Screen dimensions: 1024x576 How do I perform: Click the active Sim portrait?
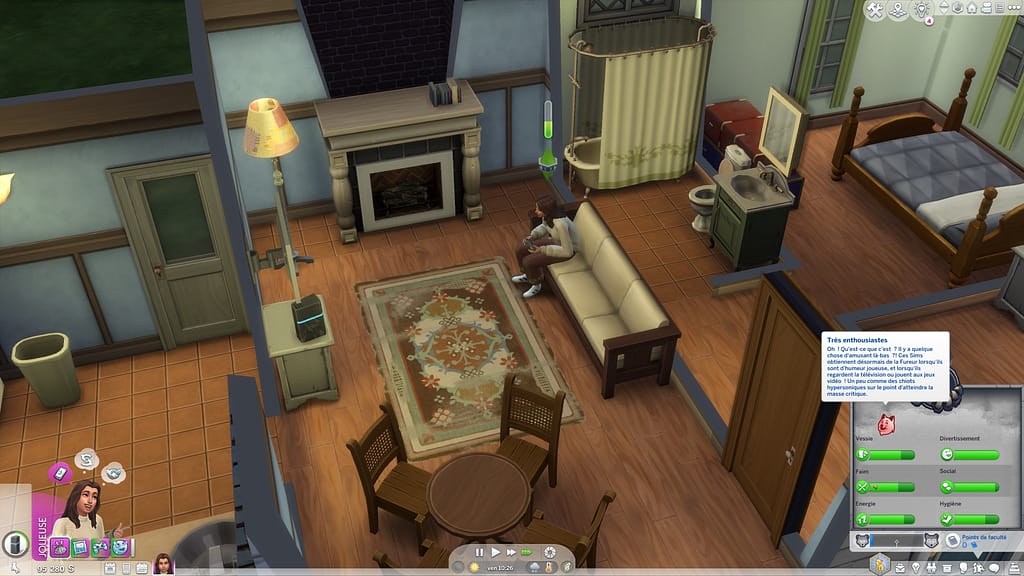pyautogui.click(x=85, y=510)
